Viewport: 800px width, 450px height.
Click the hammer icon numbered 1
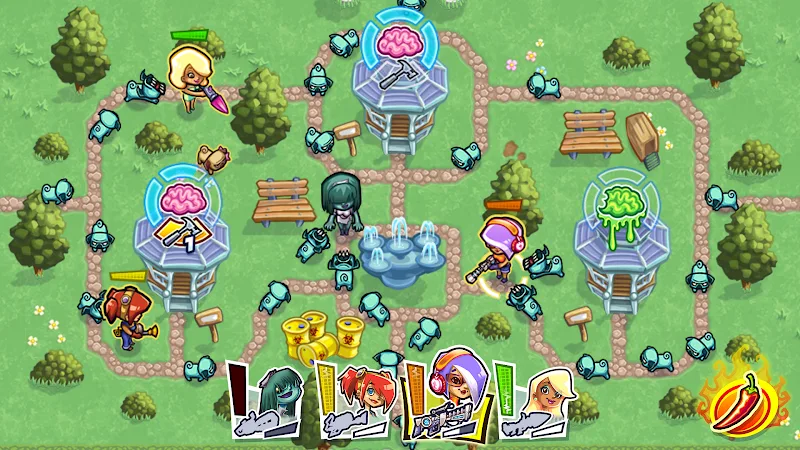click(x=182, y=233)
